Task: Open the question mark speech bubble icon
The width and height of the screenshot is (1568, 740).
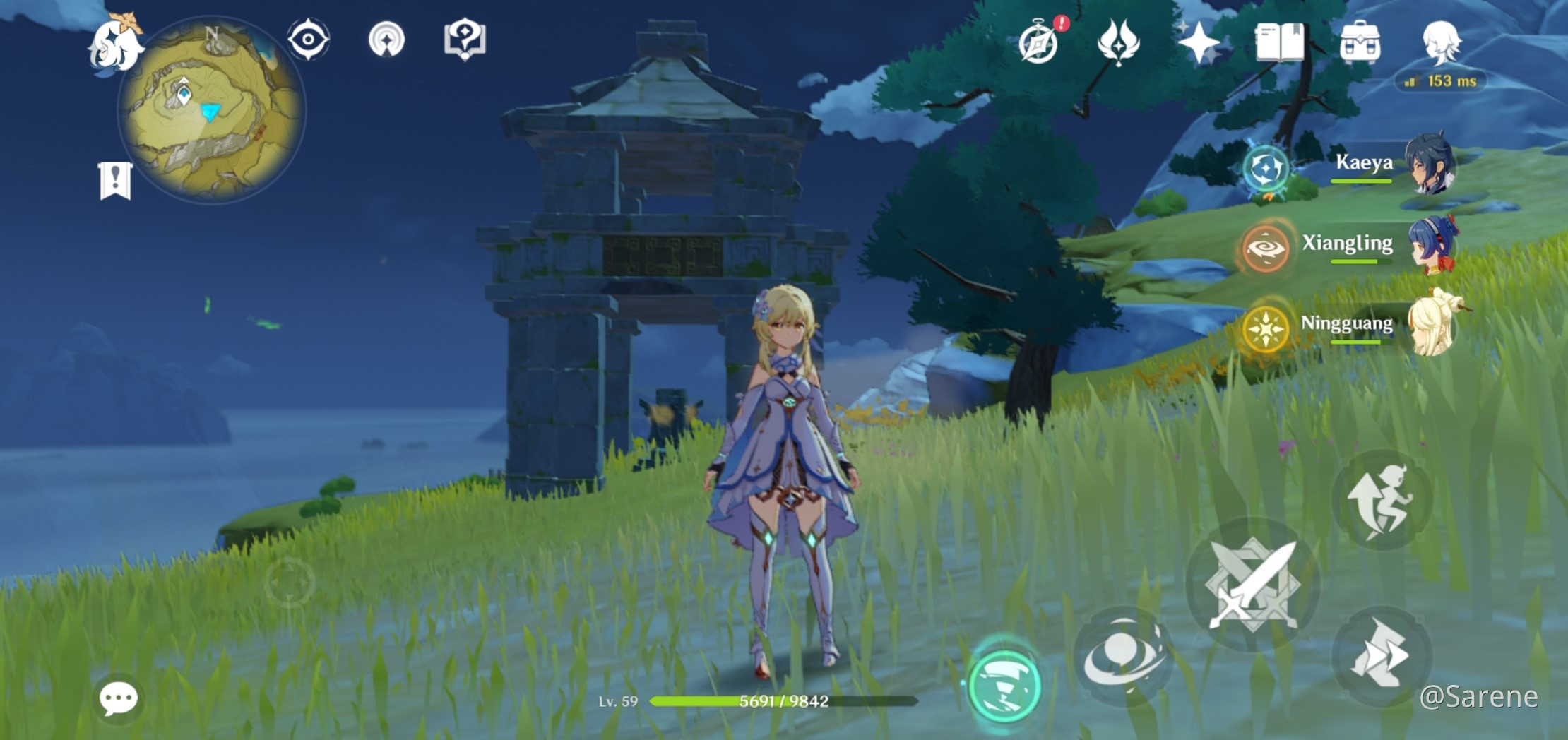Action: click(x=464, y=40)
